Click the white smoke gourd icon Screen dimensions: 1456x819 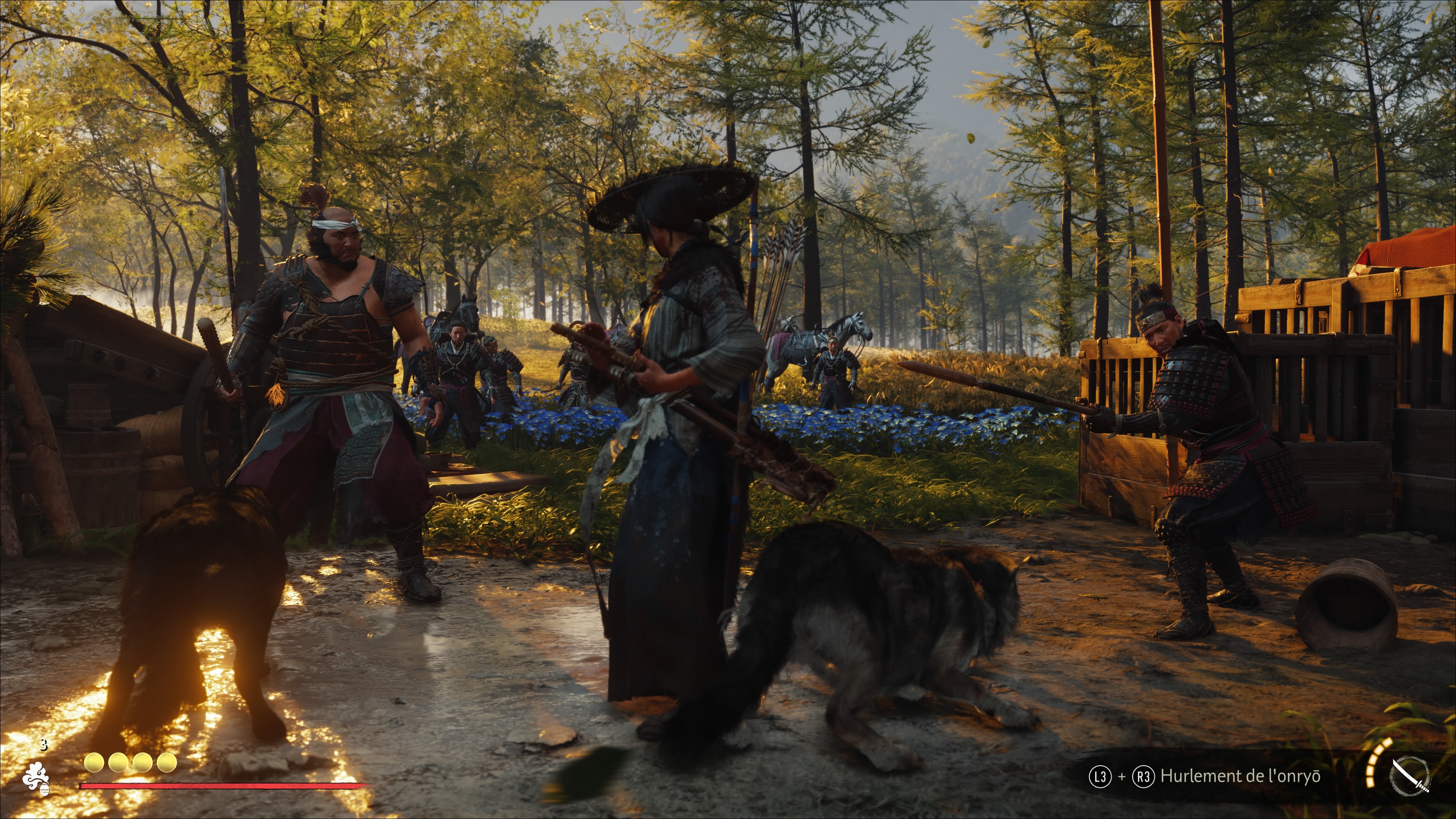point(36,778)
